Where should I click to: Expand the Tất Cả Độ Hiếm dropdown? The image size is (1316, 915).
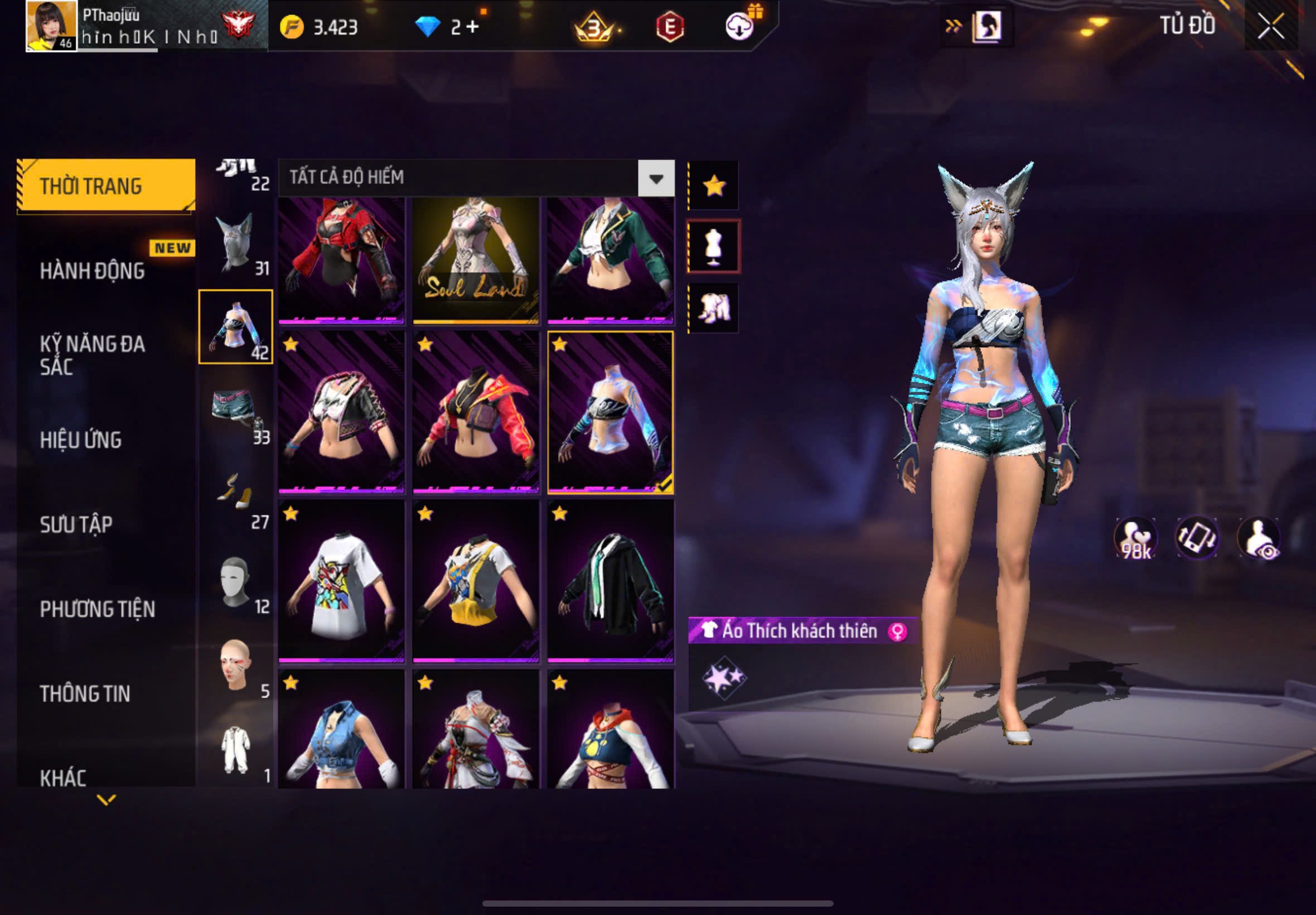coord(656,179)
